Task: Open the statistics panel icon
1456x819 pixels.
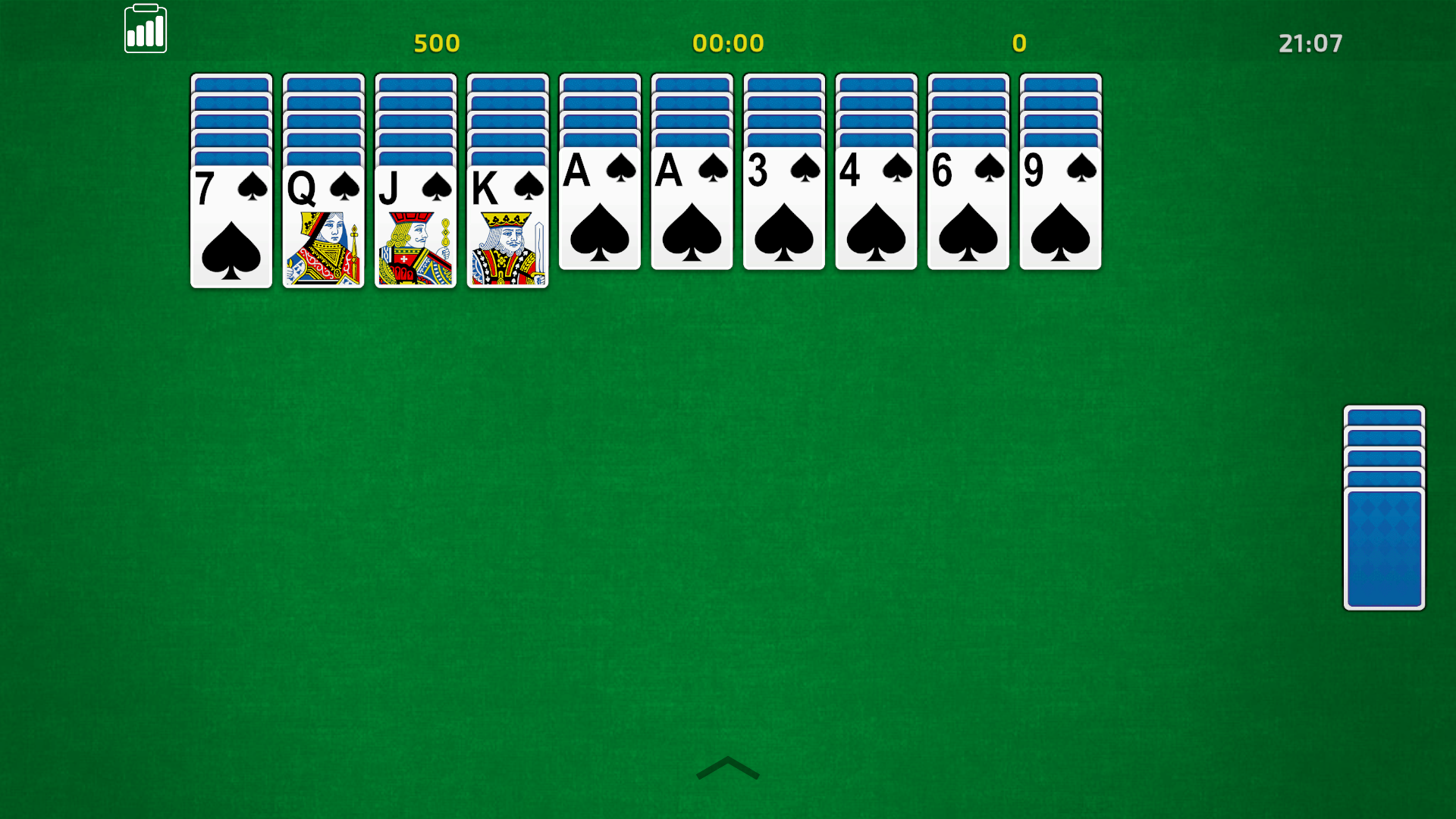Action: 146,29
